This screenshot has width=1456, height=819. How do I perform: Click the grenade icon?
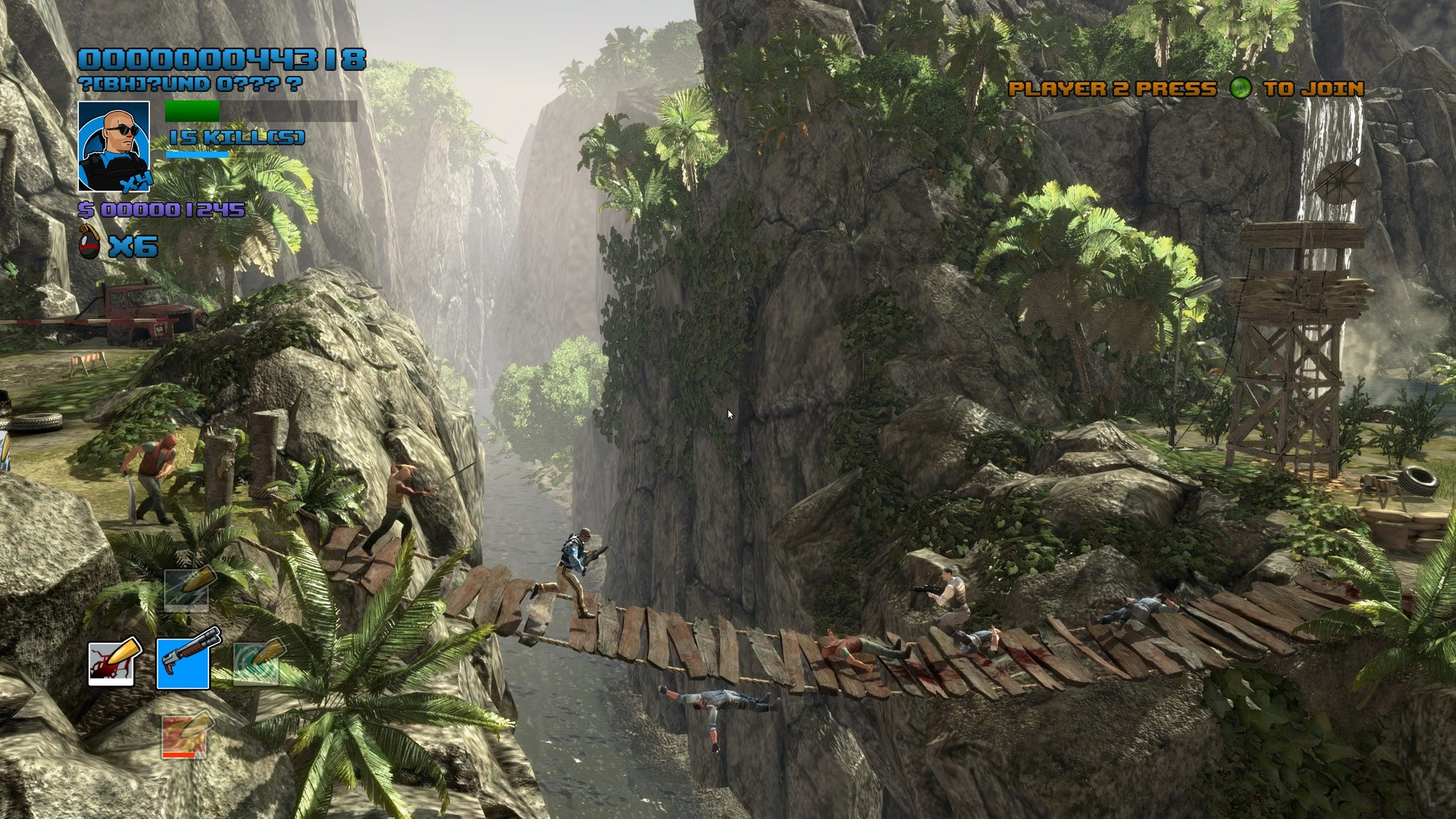pyautogui.click(x=90, y=247)
